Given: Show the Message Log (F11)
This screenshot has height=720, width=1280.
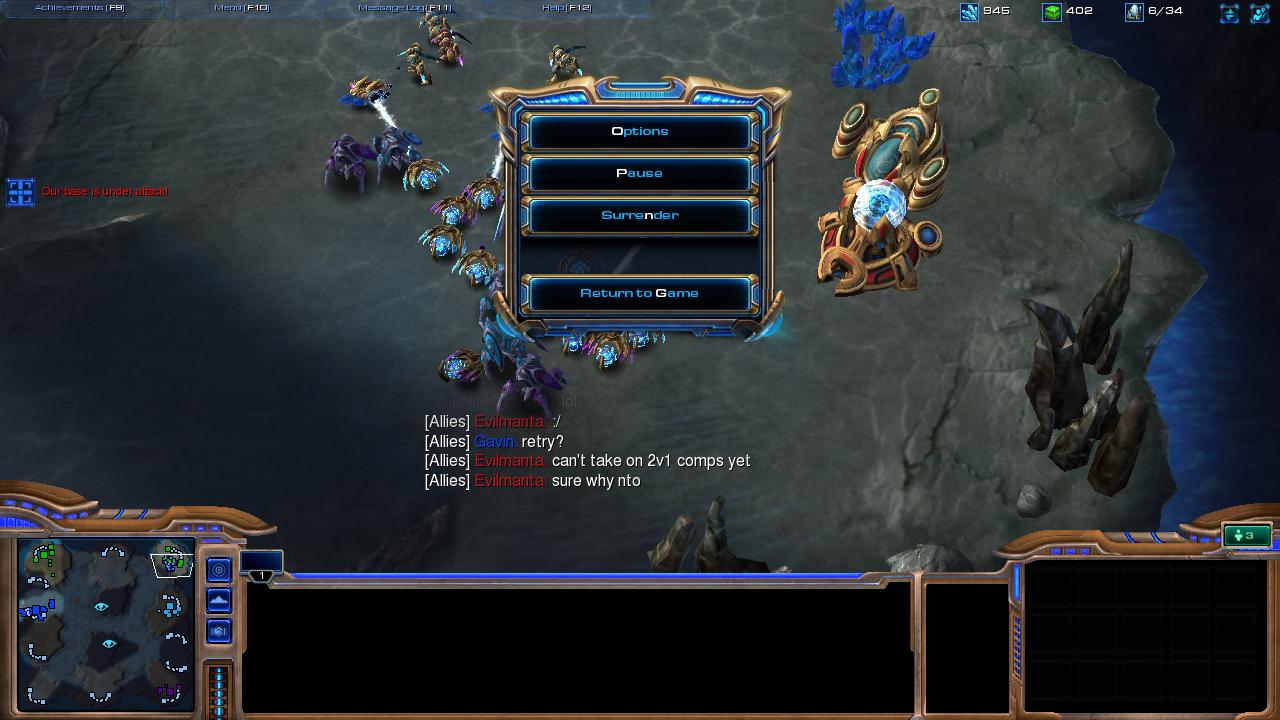Looking at the screenshot, I should point(405,8).
